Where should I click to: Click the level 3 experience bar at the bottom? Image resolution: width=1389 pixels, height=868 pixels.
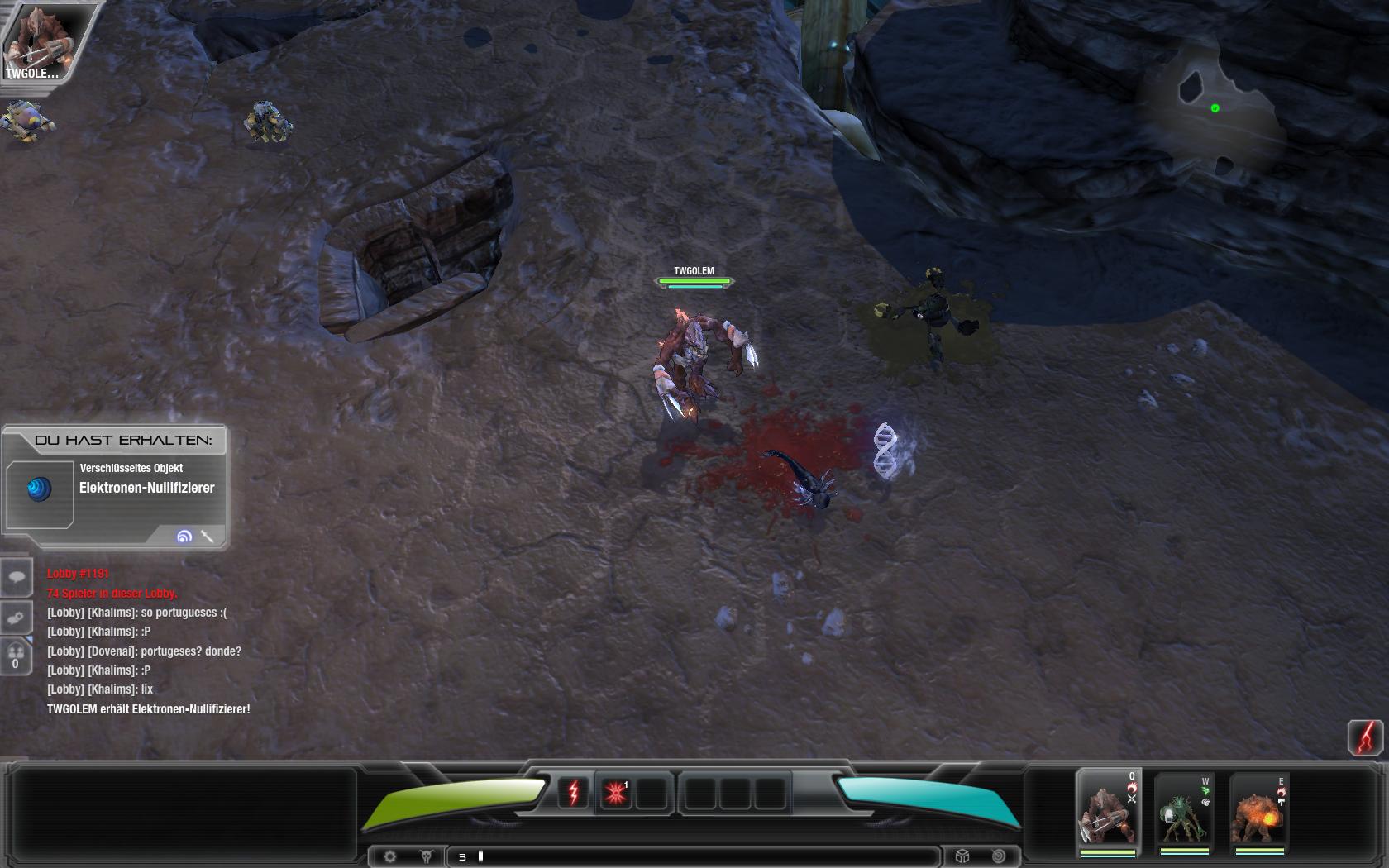(694, 856)
